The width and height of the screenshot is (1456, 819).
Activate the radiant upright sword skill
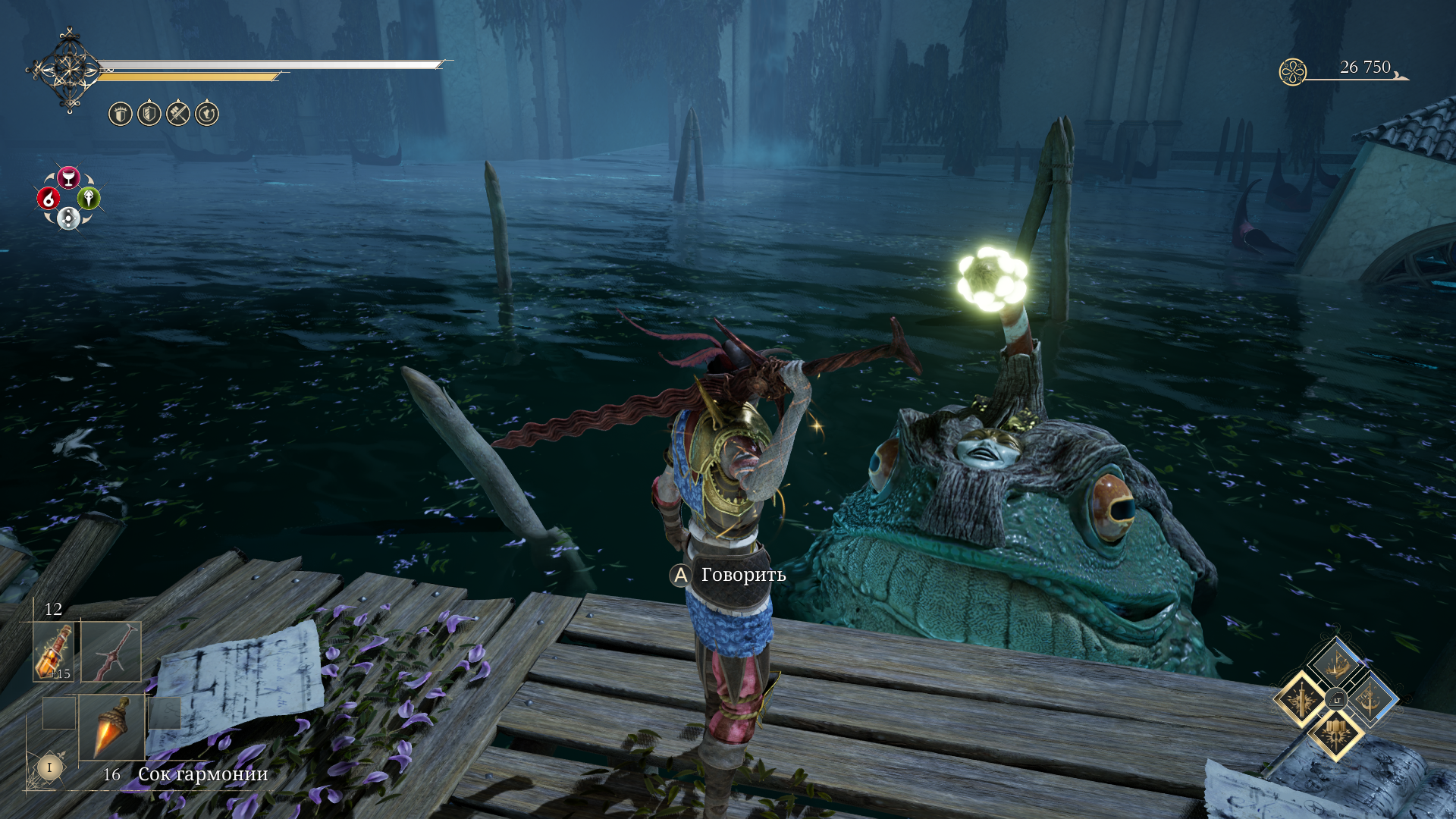(1301, 699)
